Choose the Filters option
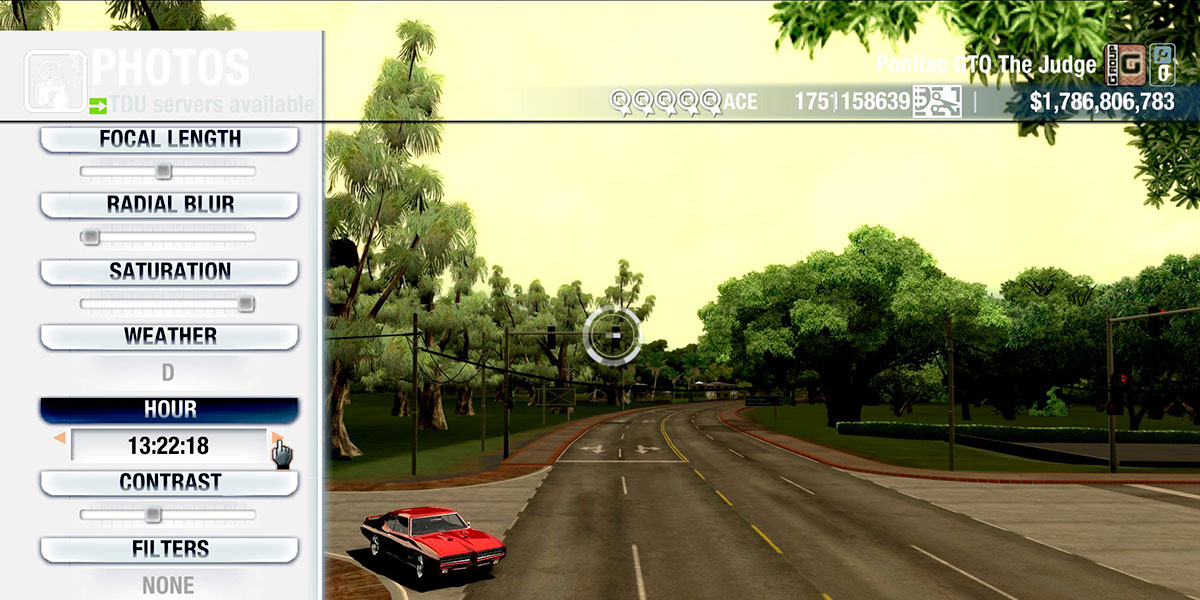 pos(169,549)
